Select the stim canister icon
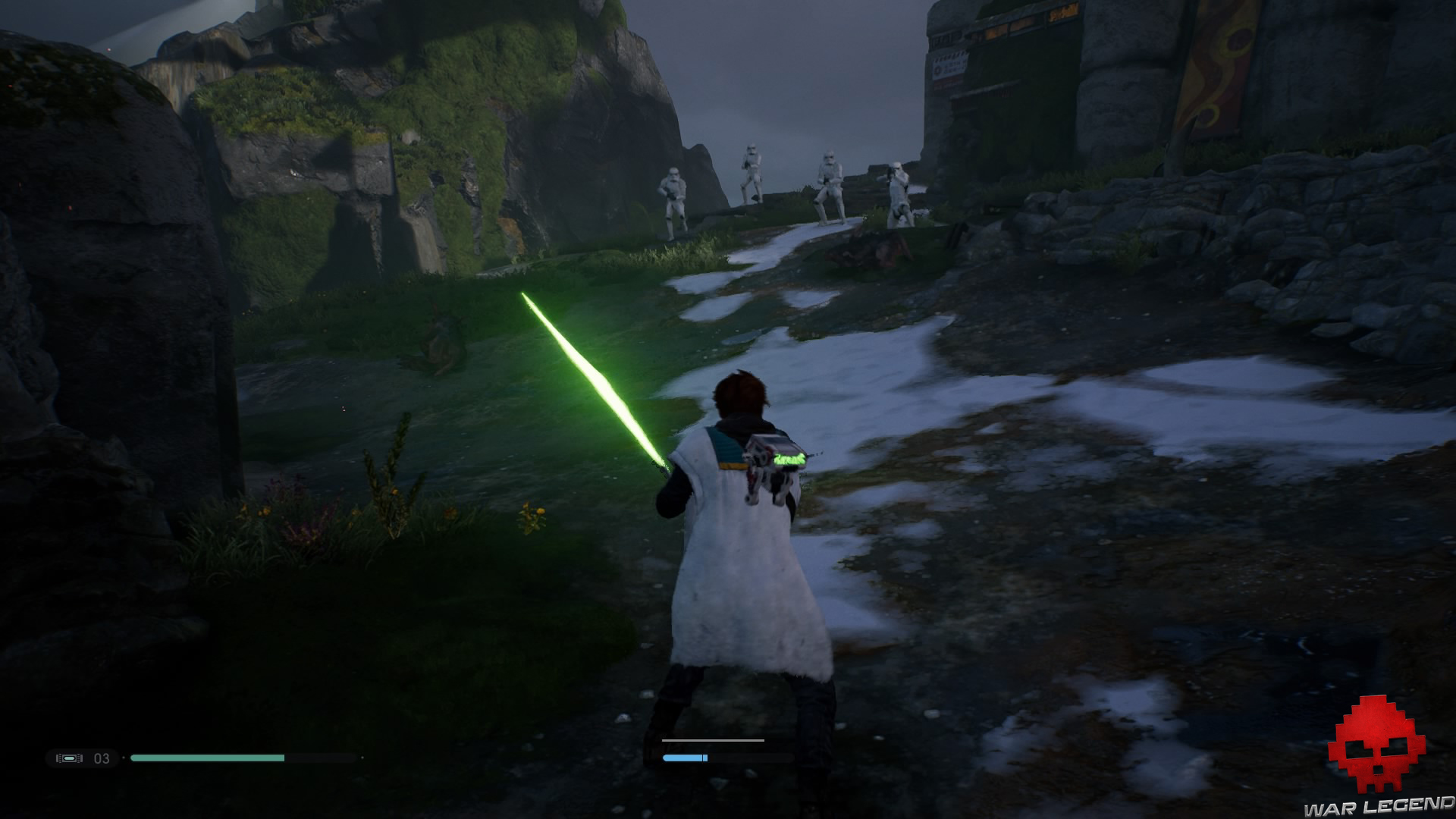Image resolution: width=1456 pixels, height=819 pixels. tap(69, 758)
